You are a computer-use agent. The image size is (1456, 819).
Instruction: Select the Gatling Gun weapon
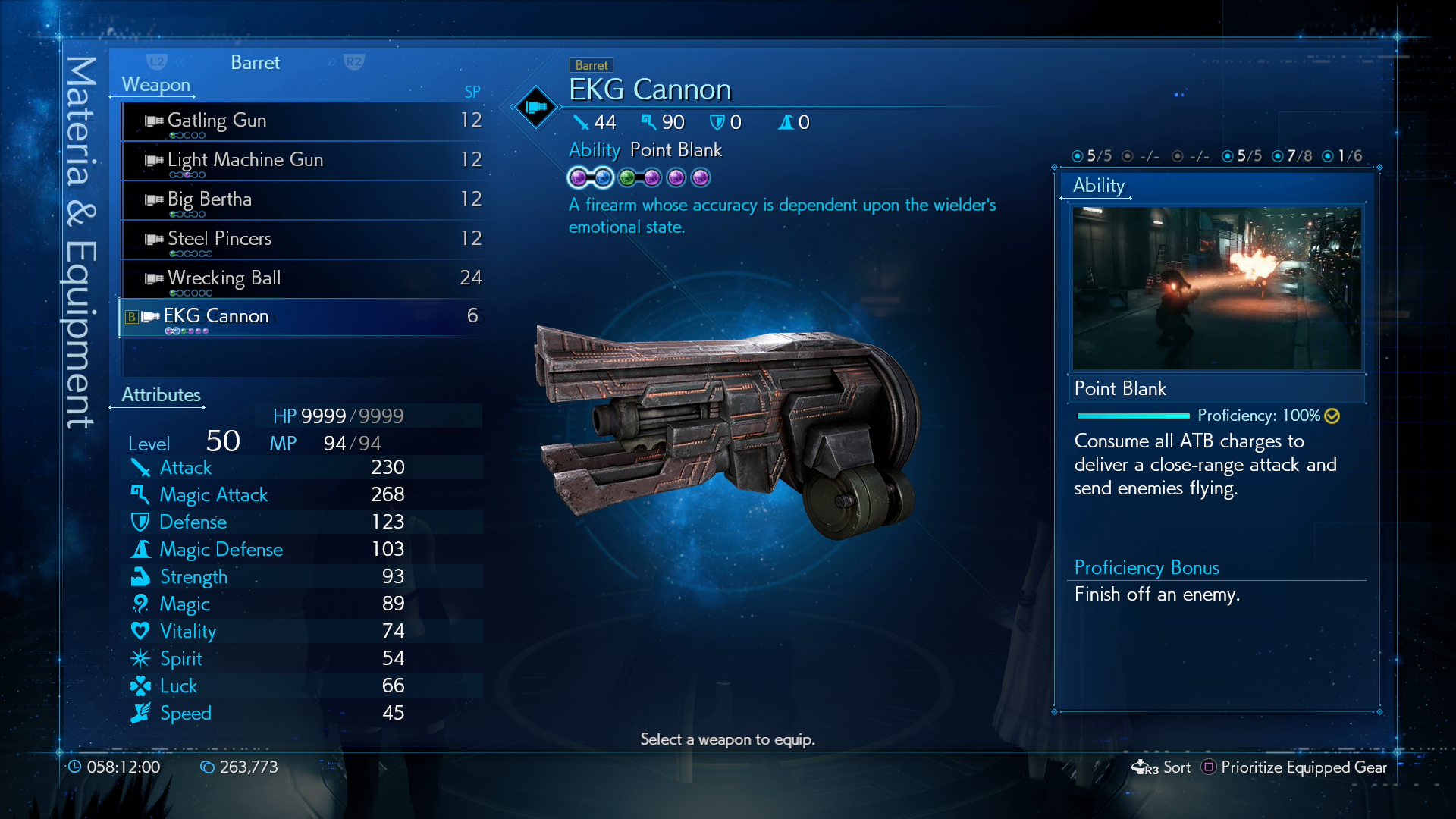[x=303, y=121]
